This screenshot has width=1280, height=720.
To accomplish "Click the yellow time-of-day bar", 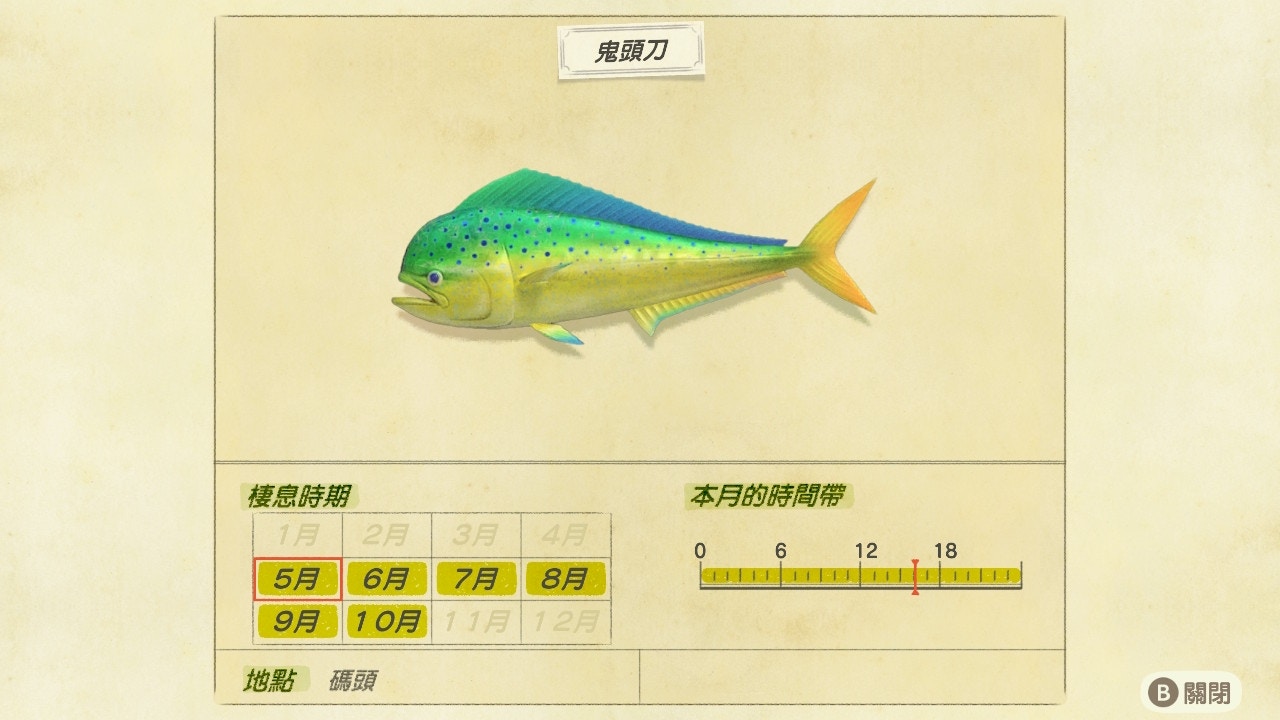I will click(860, 573).
